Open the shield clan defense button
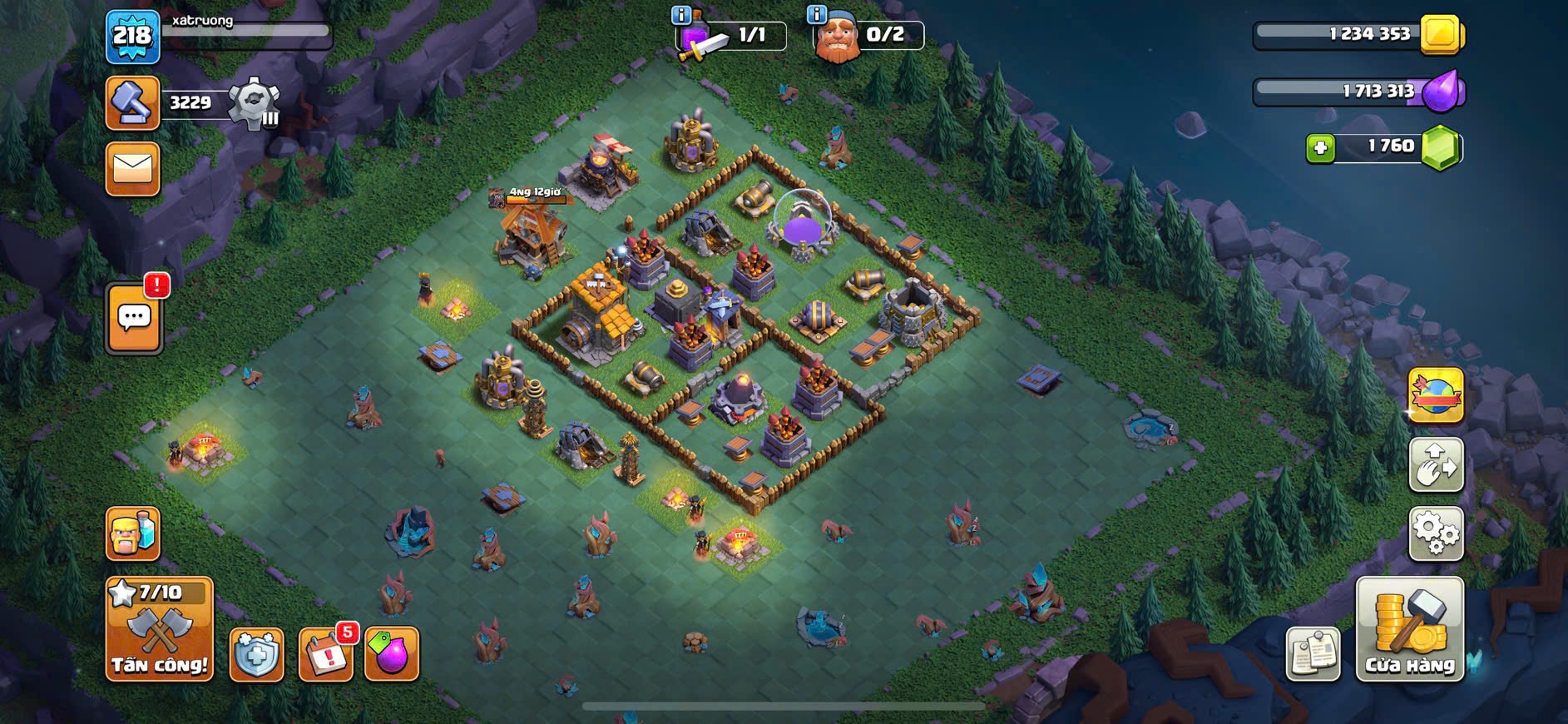 (256, 655)
